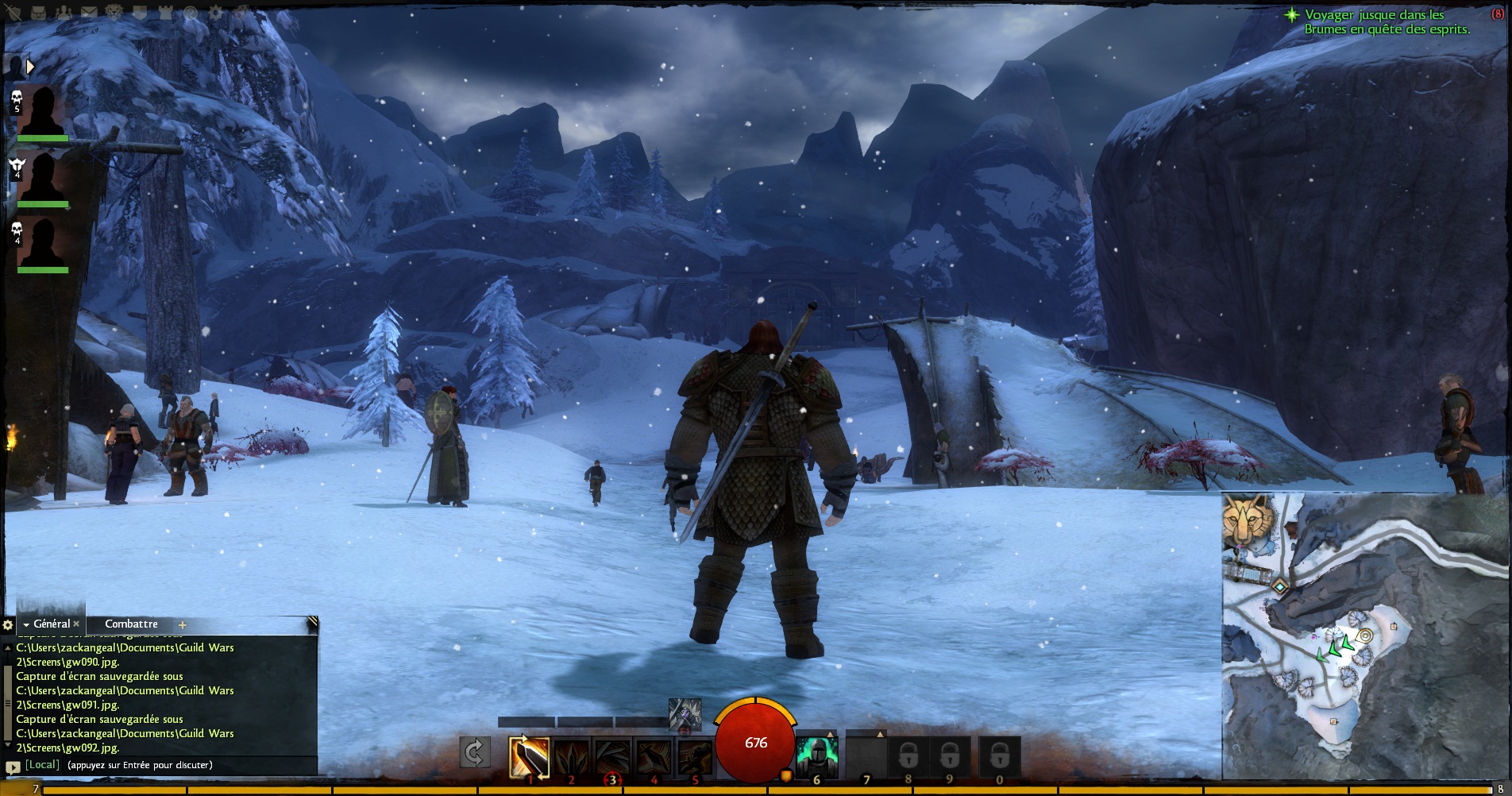Activate the greatsword skill in slot 1
This screenshot has width=1512, height=796.
tap(529, 757)
